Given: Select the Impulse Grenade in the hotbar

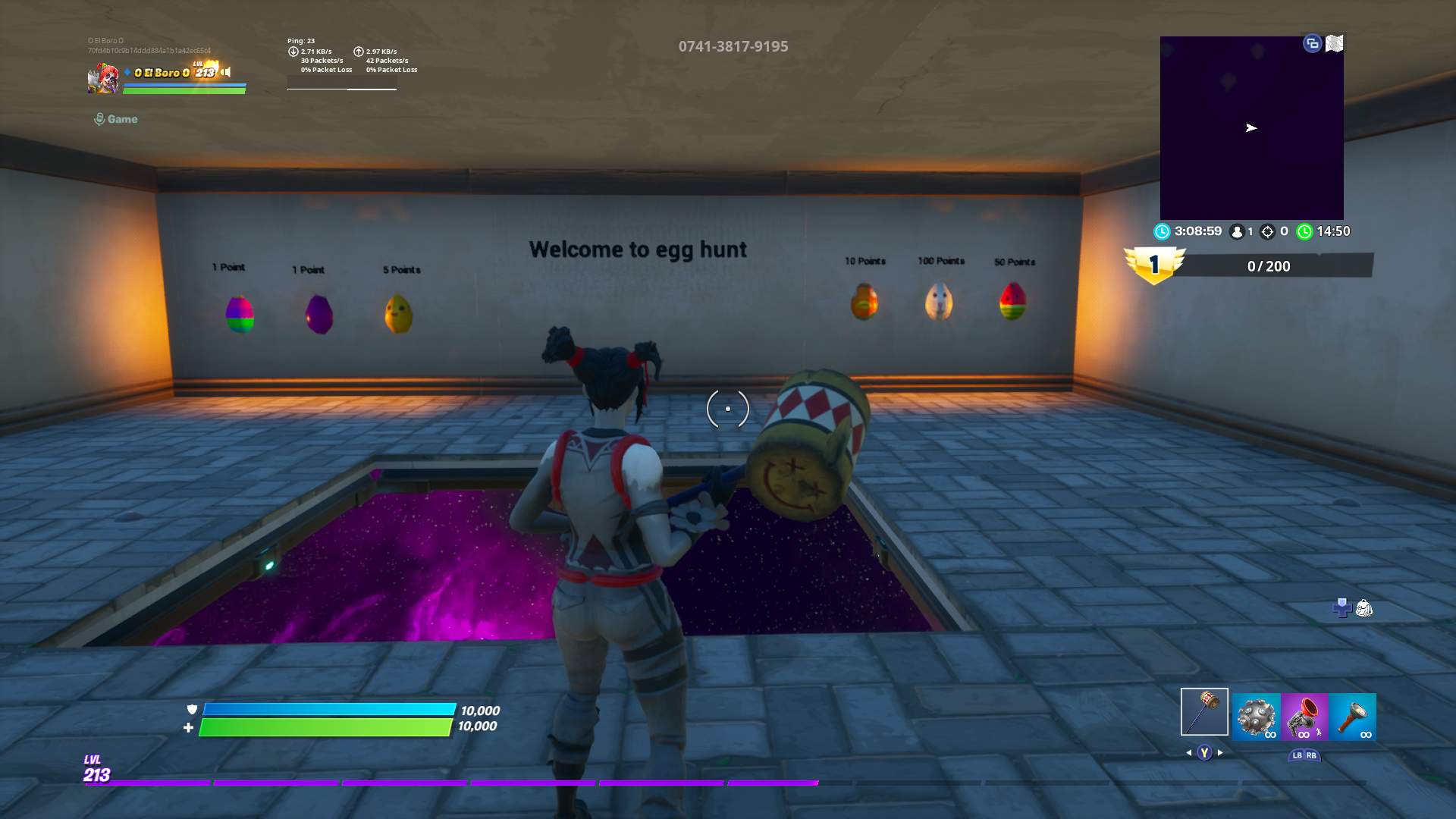Looking at the screenshot, I should point(1256,716).
